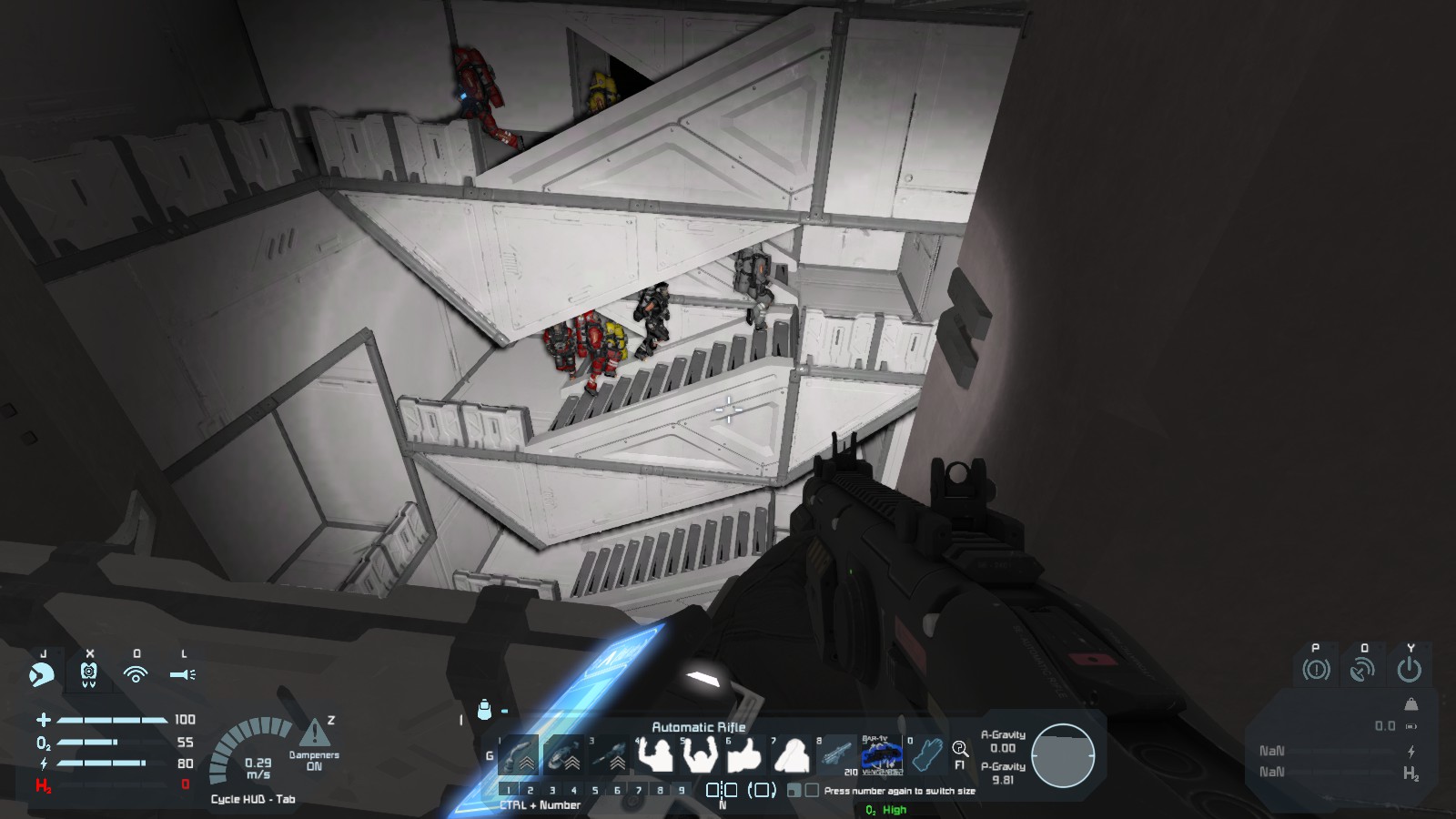
Task: Open help via the magnifier question icon
Action: pyautogui.click(x=960, y=749)
